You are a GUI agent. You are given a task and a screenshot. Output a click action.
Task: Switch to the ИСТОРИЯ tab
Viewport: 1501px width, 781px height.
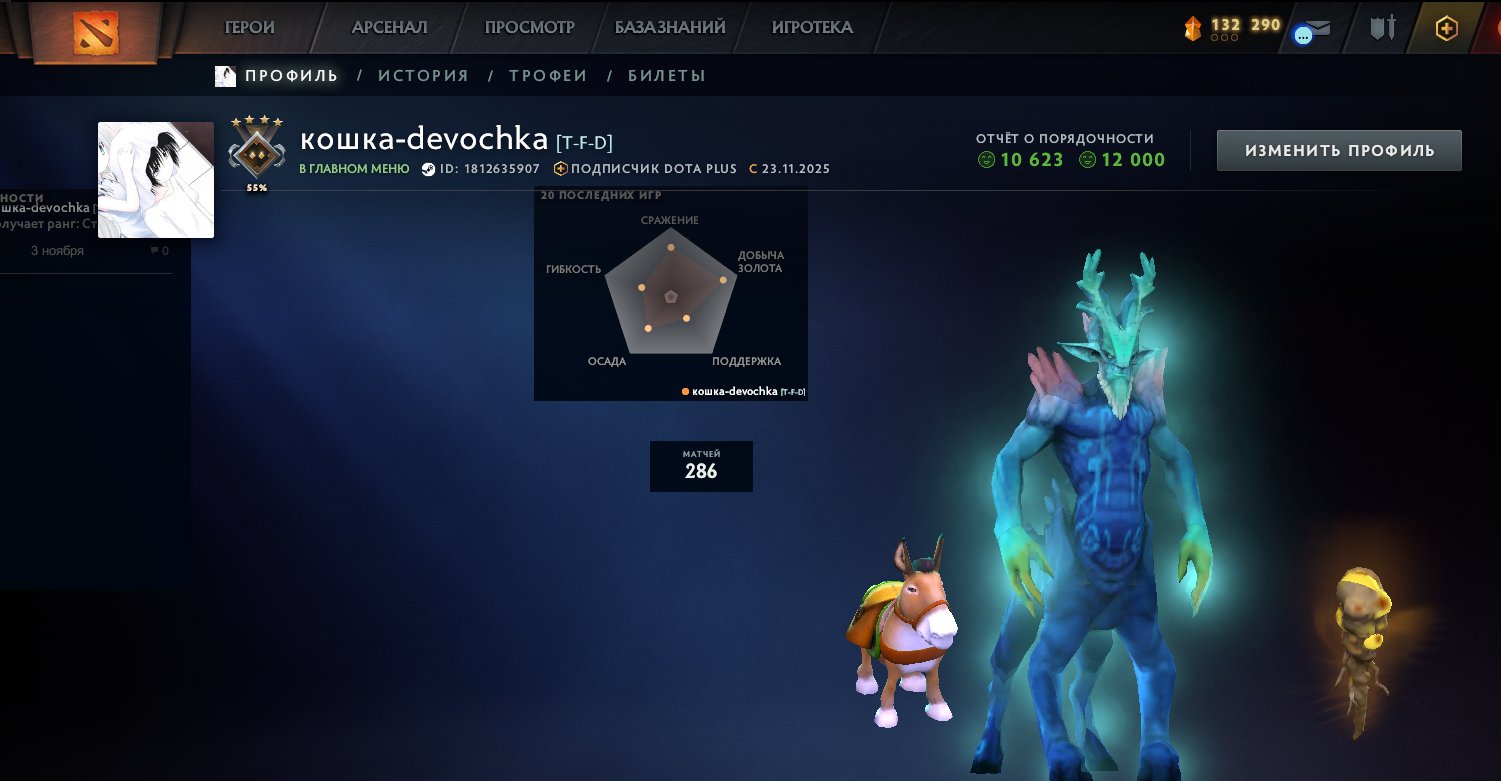pos(424,75)
